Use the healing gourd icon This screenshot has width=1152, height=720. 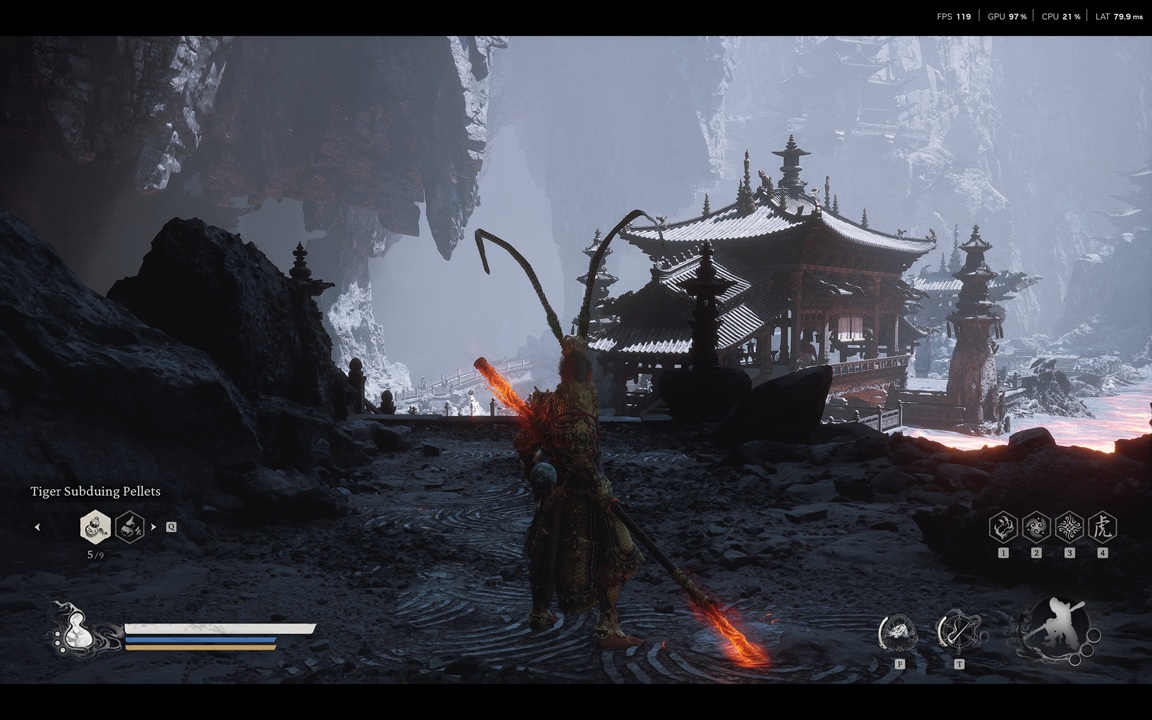tap(78, 632)
